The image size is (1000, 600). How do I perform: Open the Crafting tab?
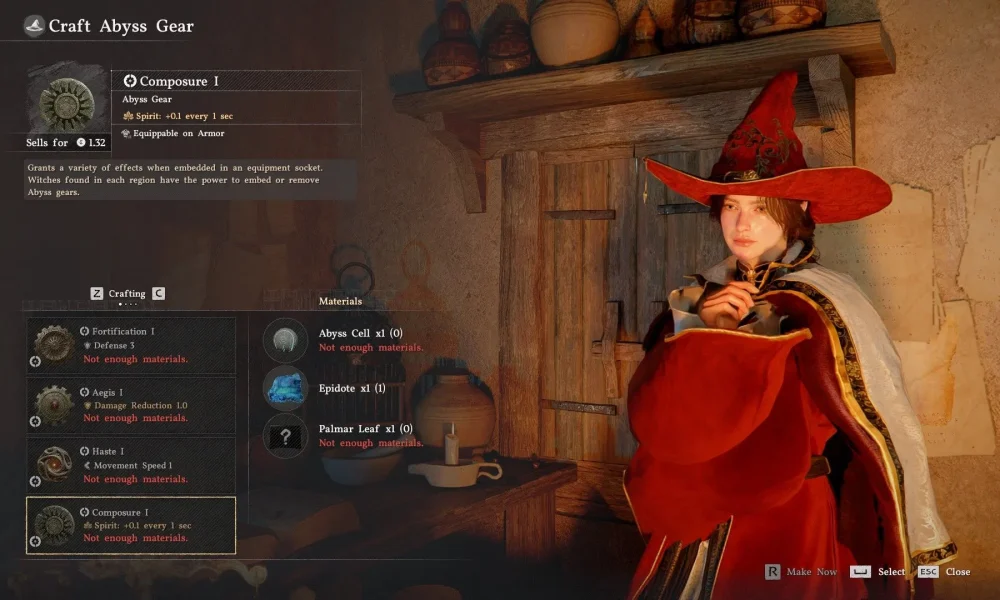tap(127, 294)
